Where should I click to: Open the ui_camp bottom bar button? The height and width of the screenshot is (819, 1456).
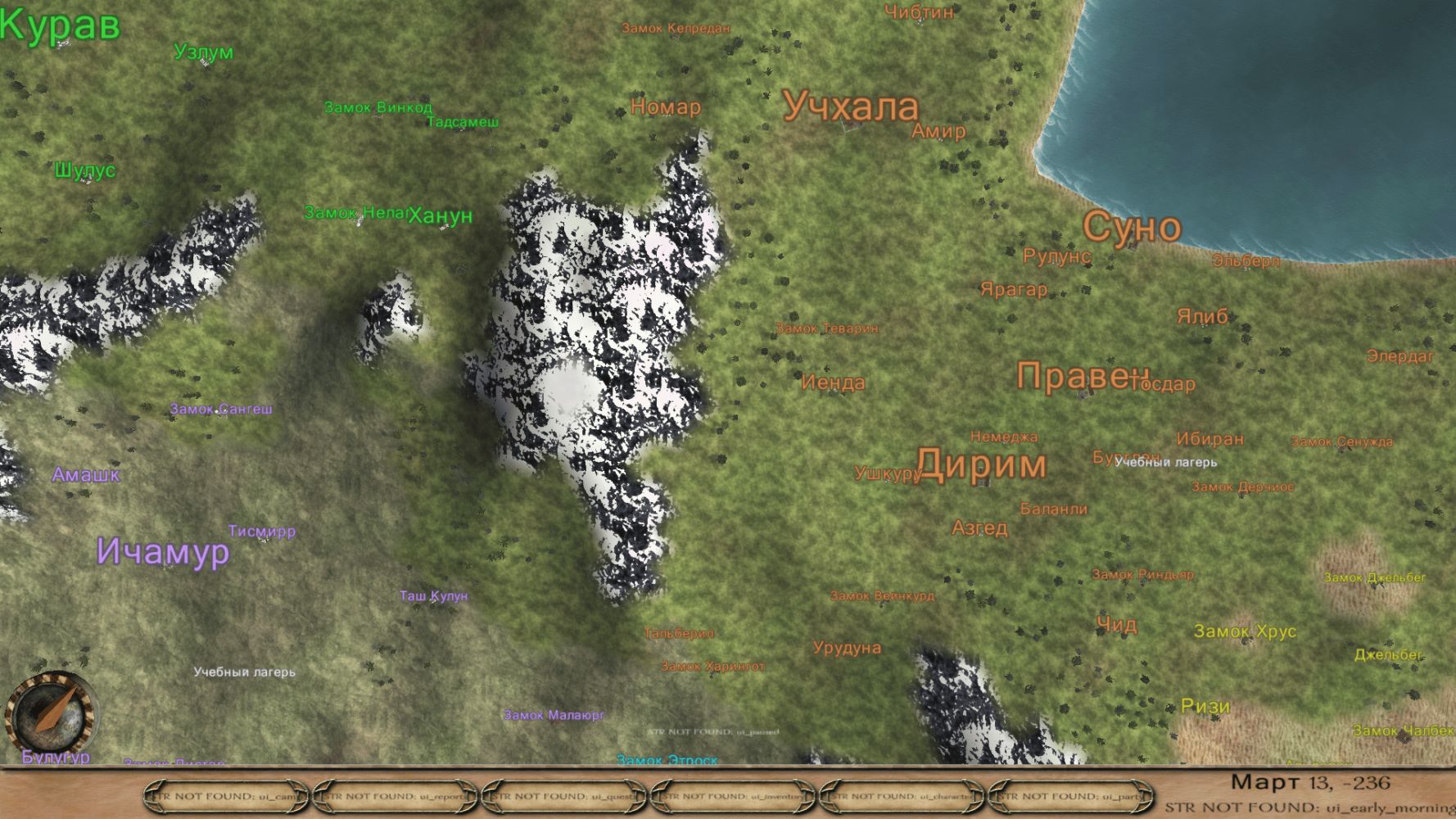coord(227,796)
